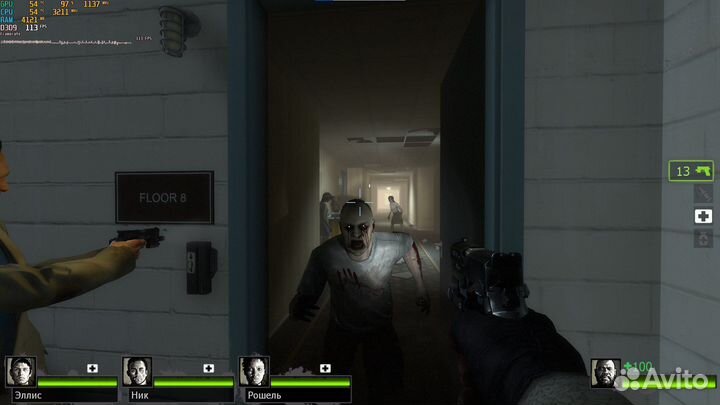
Task: Click Rochelle's teammate portrait (Рошель)
Action: pos(254,372)
